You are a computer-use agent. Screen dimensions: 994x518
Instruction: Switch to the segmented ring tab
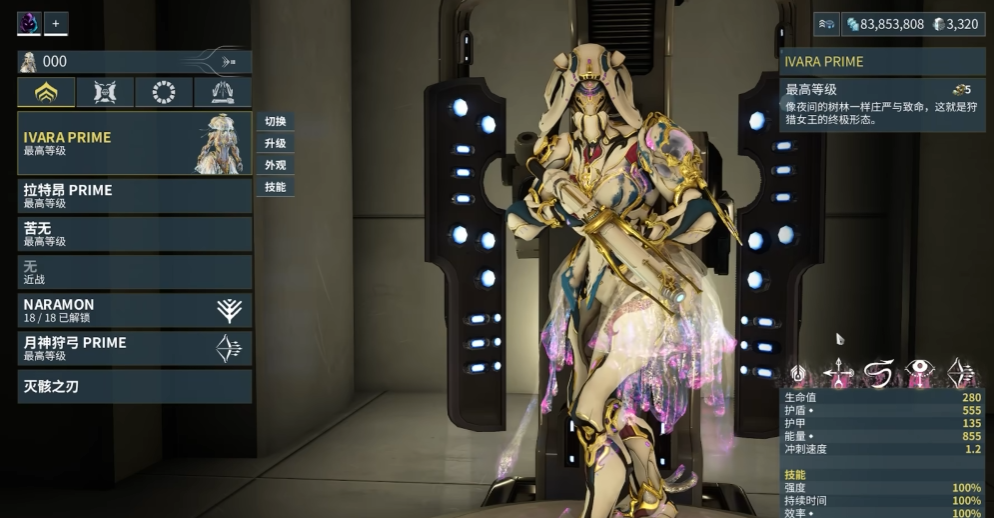point(164,93)
